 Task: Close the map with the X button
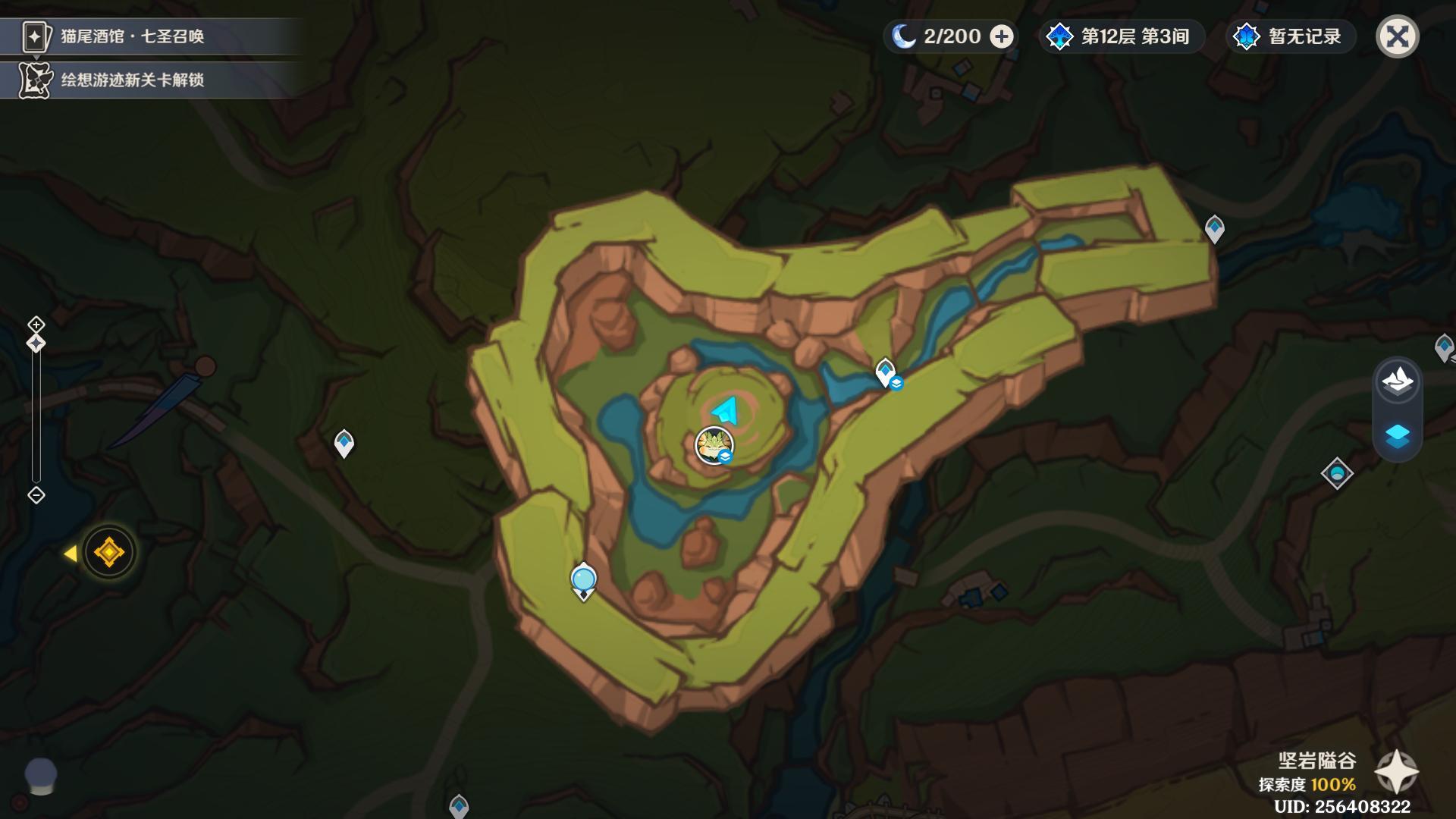[1397, 36]
